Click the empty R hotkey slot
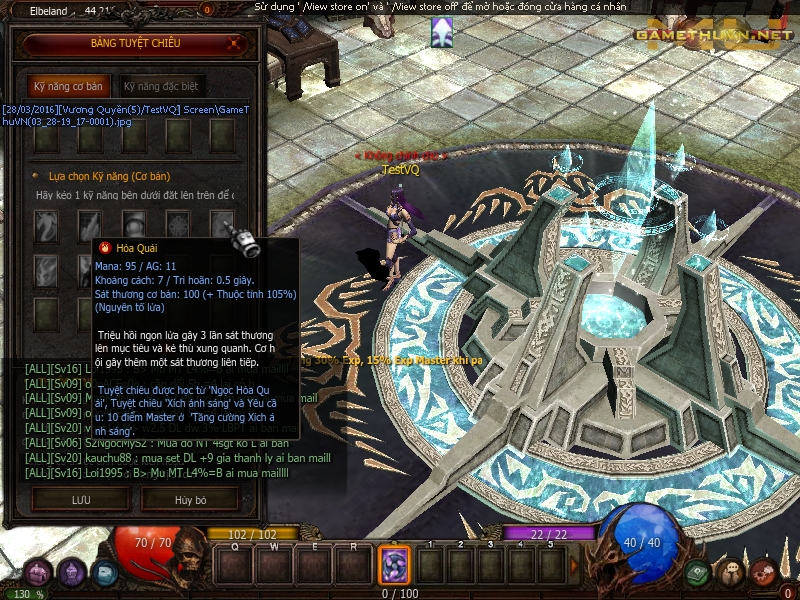This screenshot has height=600, width=800. (354, 565)
